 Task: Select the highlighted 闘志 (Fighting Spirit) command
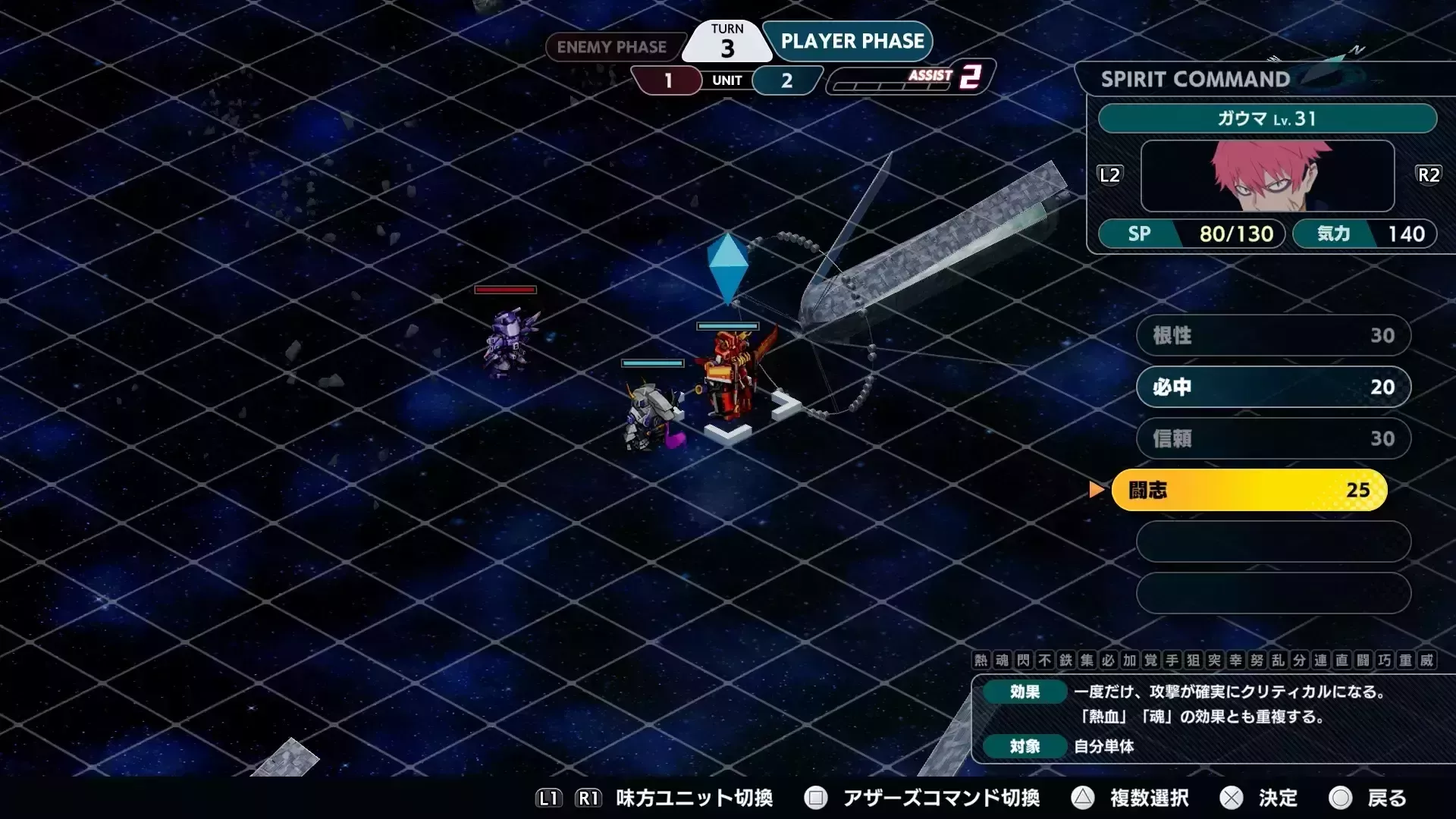click(1250, 490)
